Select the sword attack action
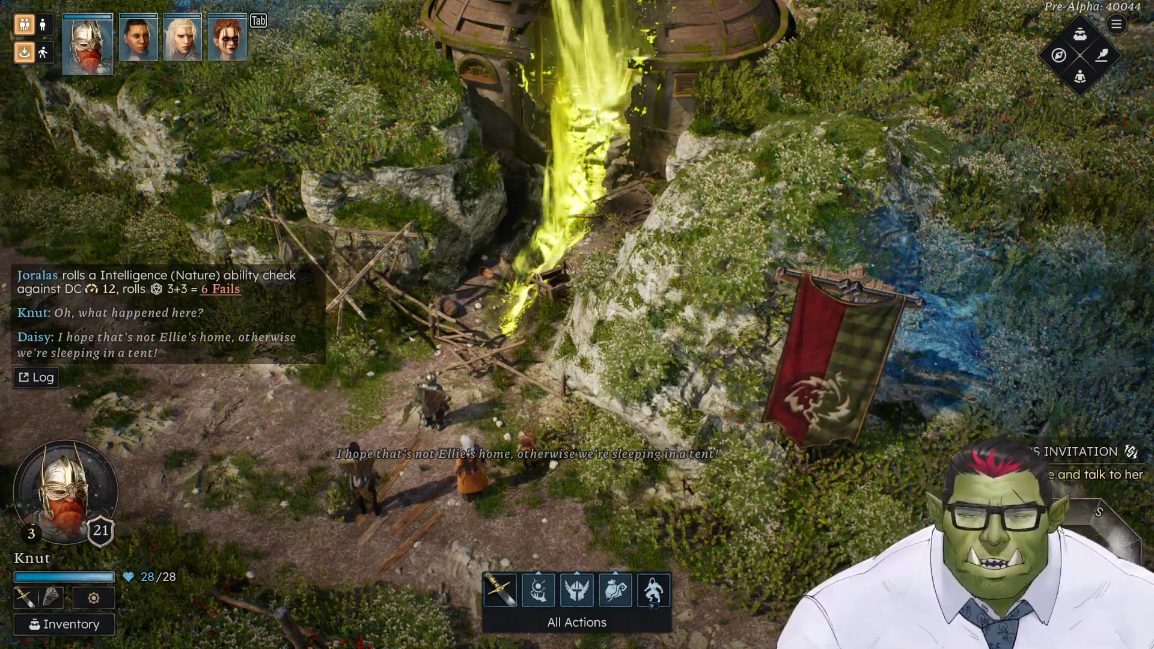 coord(500,590)
